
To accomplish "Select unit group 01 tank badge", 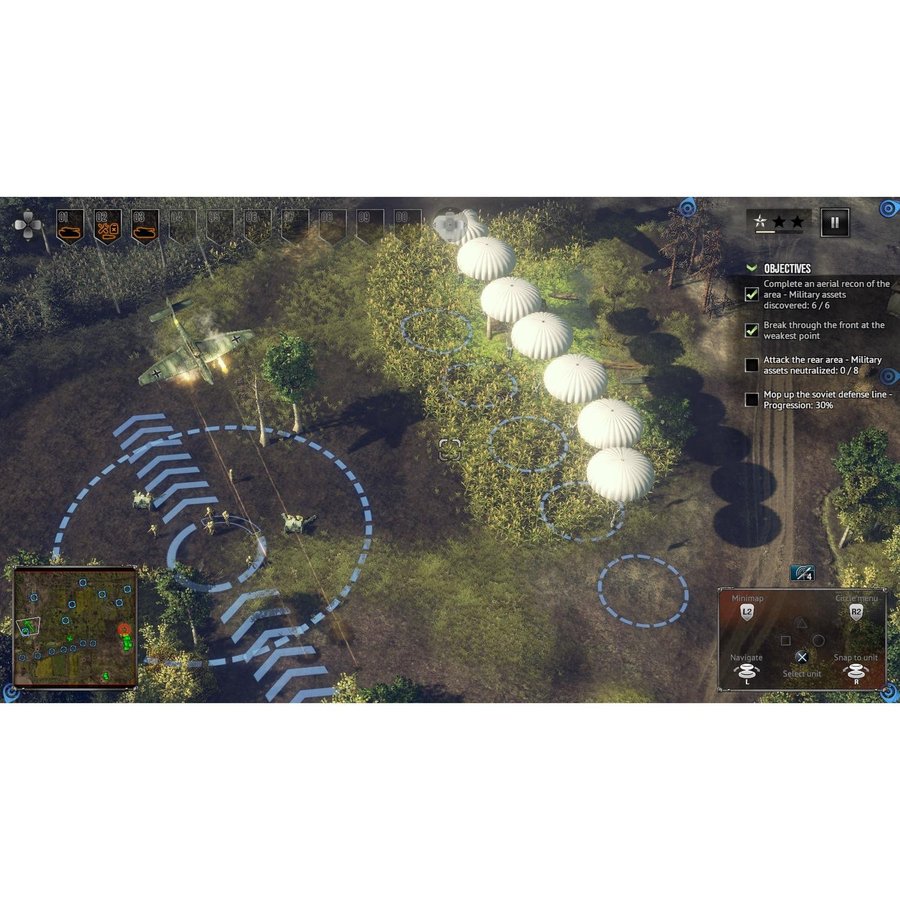I will 70,227.
